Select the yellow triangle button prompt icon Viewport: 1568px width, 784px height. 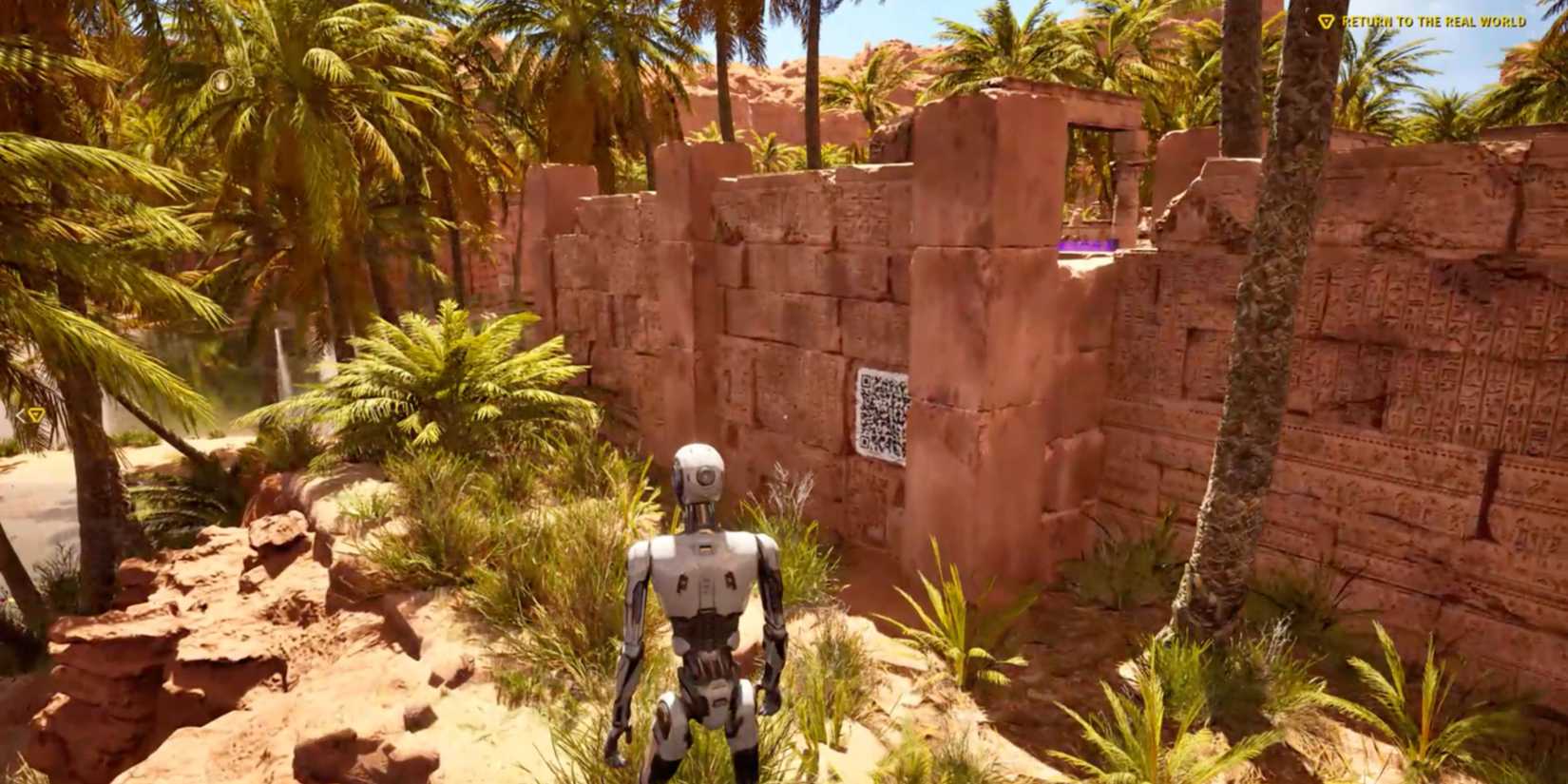[1325, 21]
